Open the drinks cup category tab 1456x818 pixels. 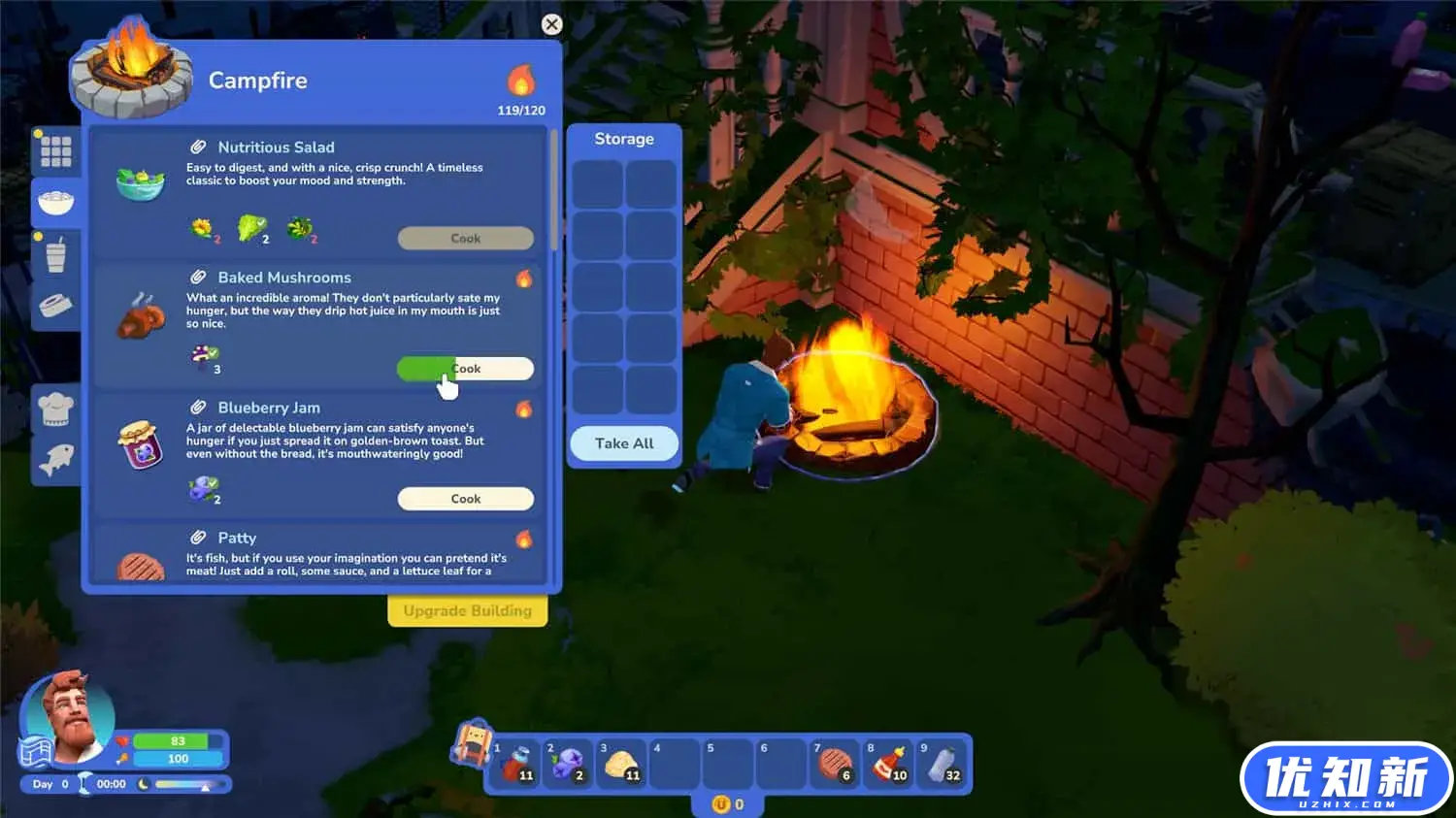tap(55, 255)
